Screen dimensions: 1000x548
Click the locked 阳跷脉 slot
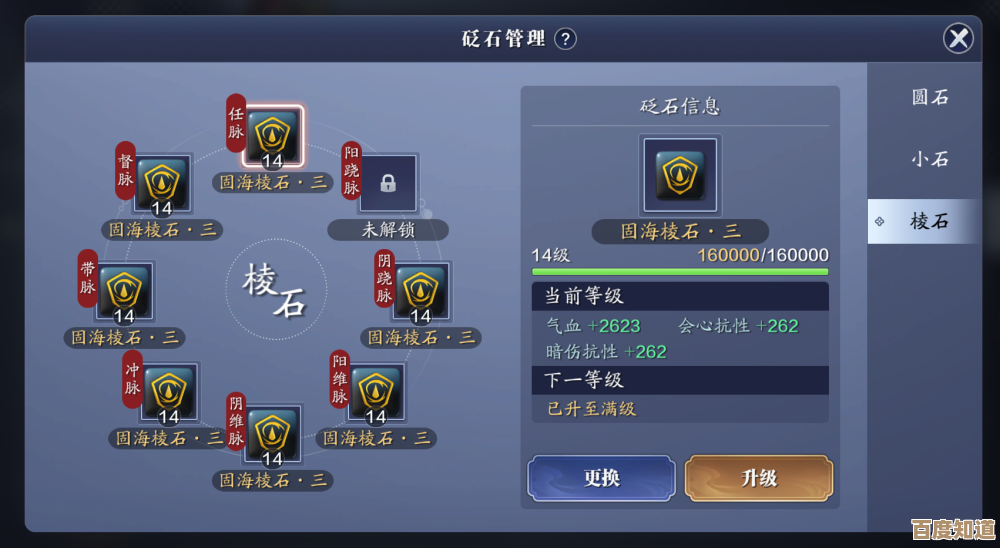tap(388, 184)
